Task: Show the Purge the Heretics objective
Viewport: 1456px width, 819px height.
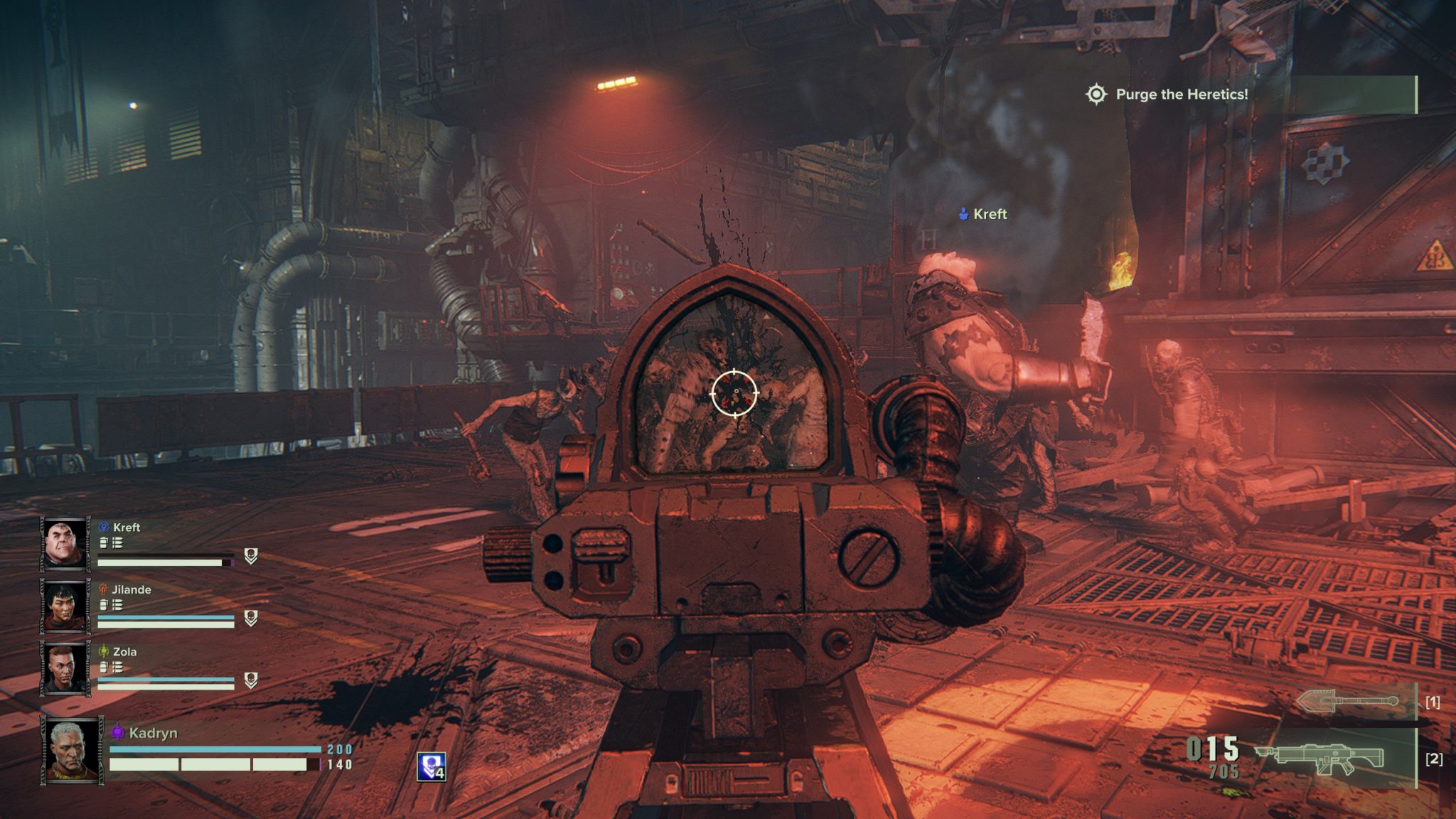Action: point(1180,95)
